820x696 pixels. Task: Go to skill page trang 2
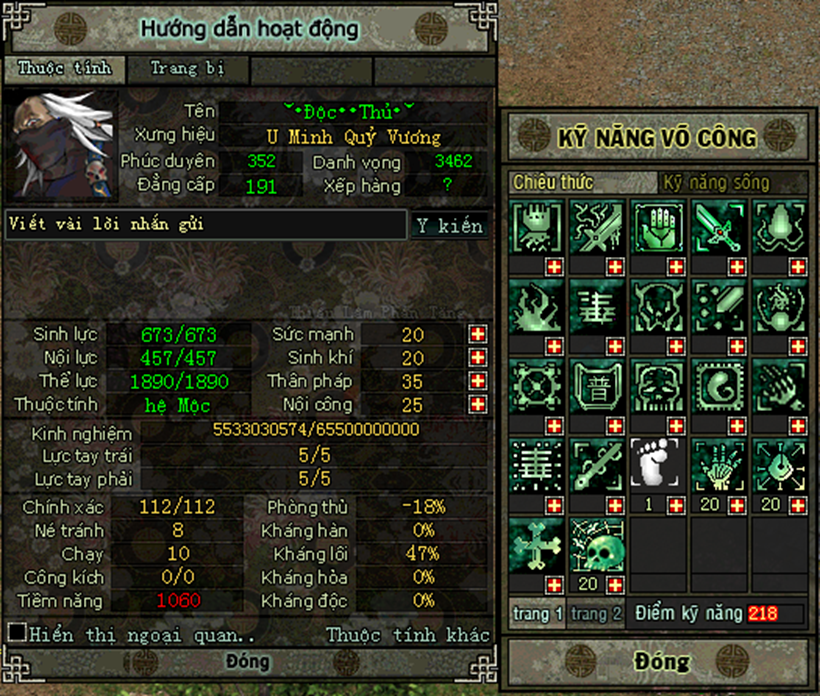click(597, 614)
